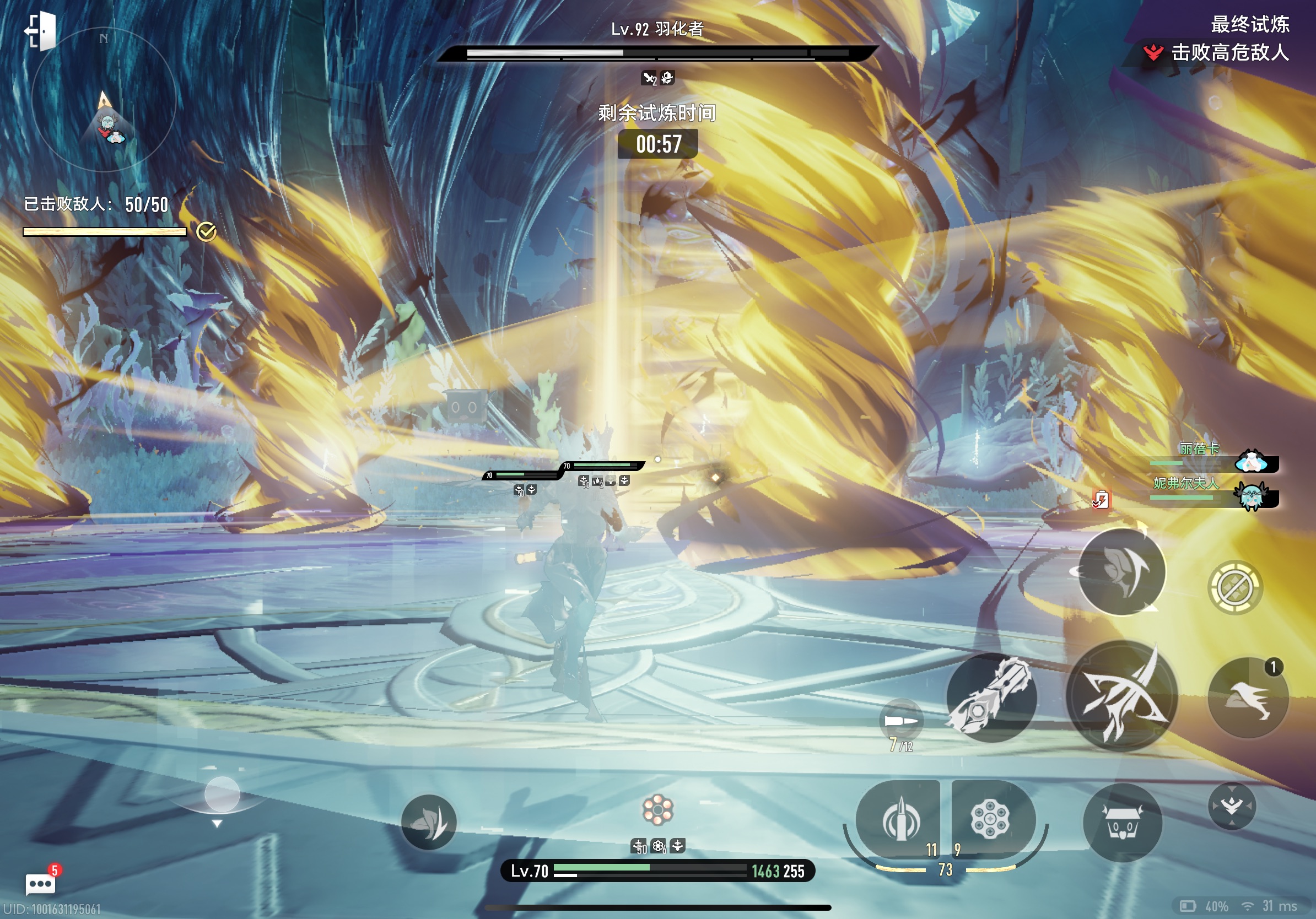The width and height of the screenshot is (1316, 919).
Task: Use the revolver cylinder skill showing 9
Action: pyautogui.click(x=991, y=818)
